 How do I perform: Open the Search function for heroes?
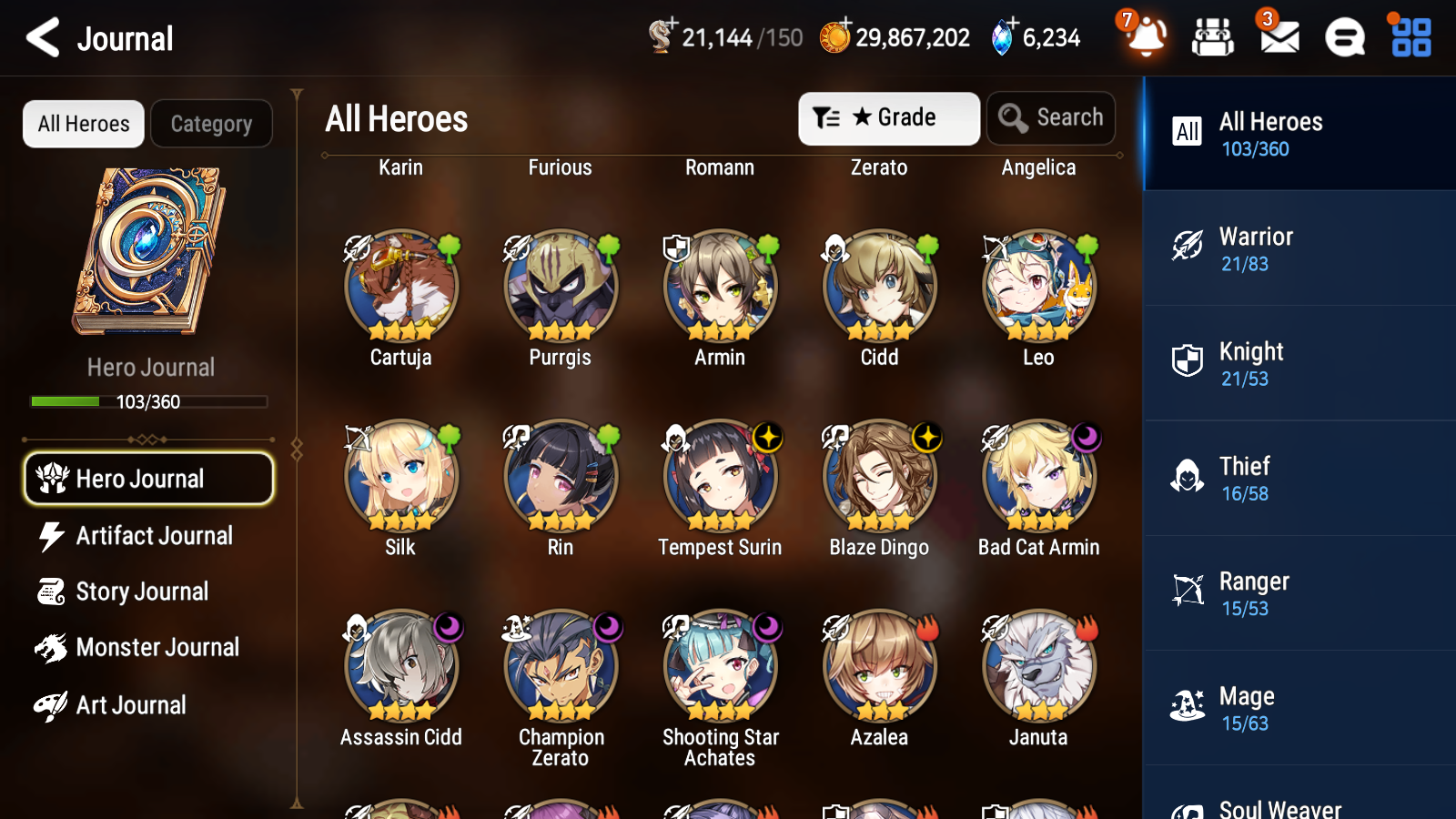click(x=1051, y=117)
